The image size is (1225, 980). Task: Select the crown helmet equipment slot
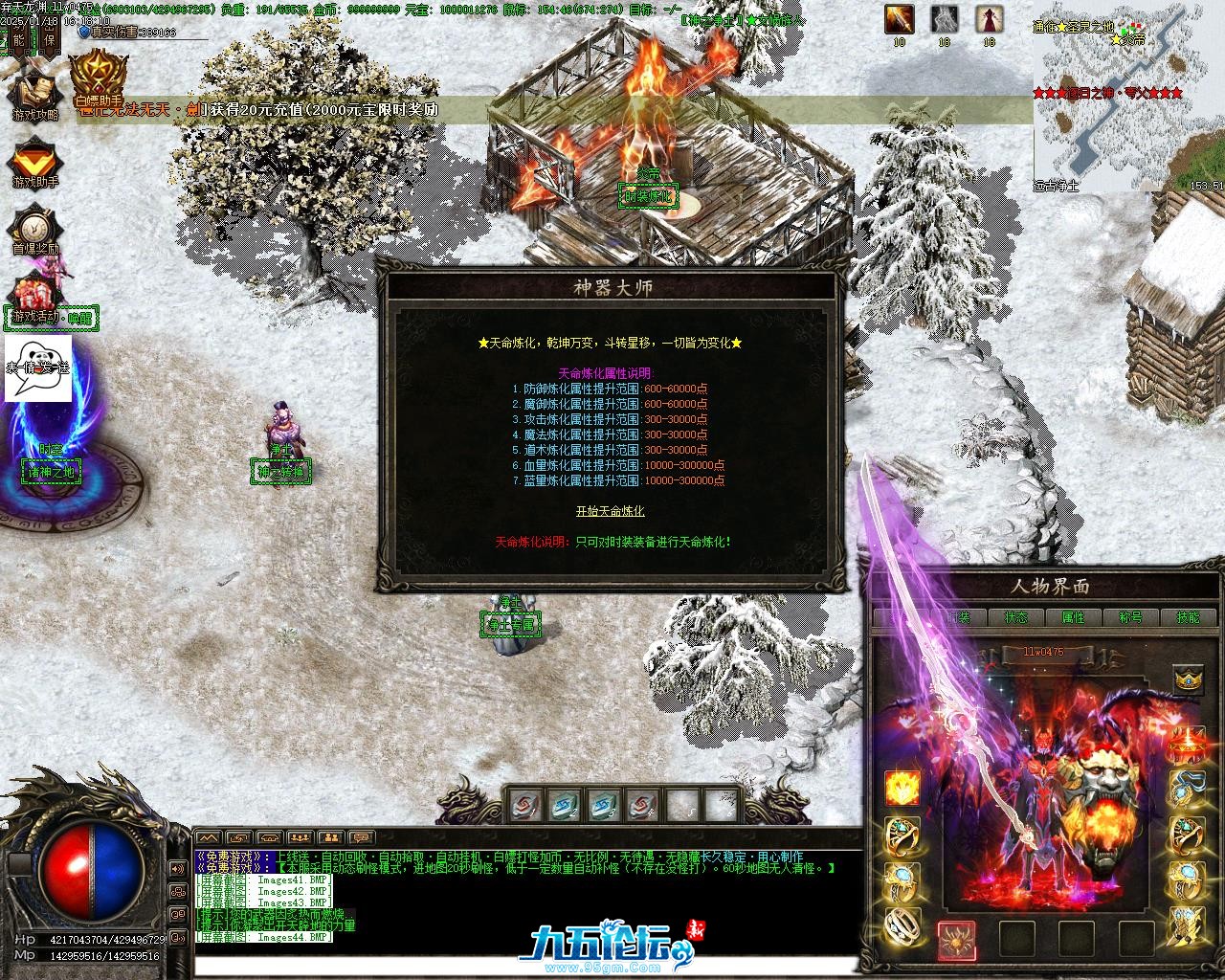(1188, 679)
